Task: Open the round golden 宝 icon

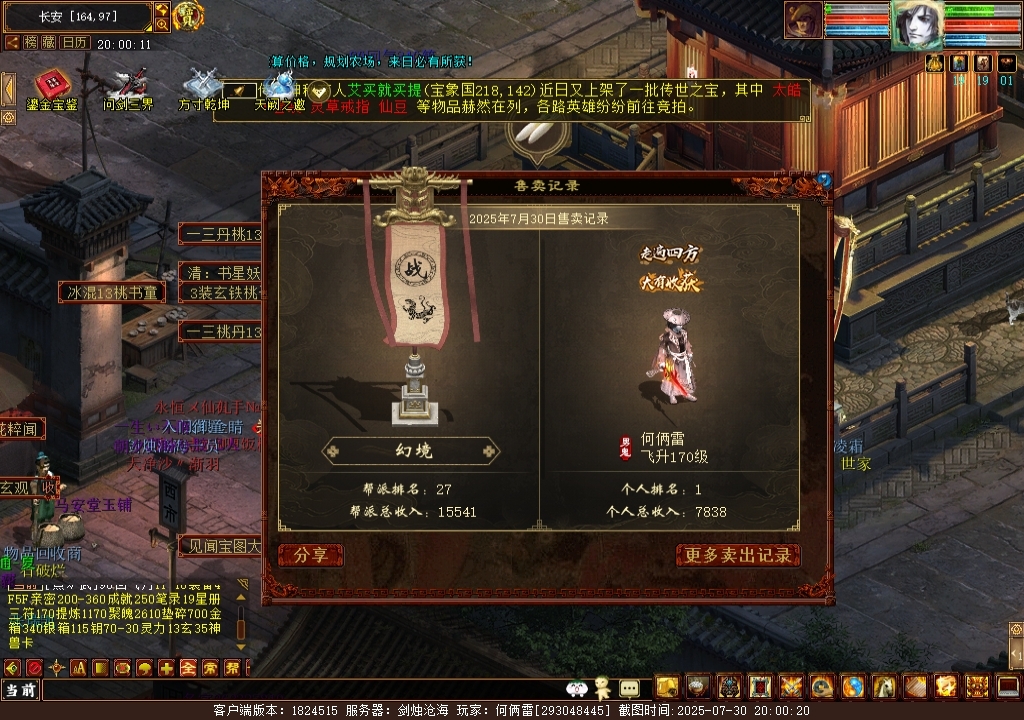Action: coord(188,17)
